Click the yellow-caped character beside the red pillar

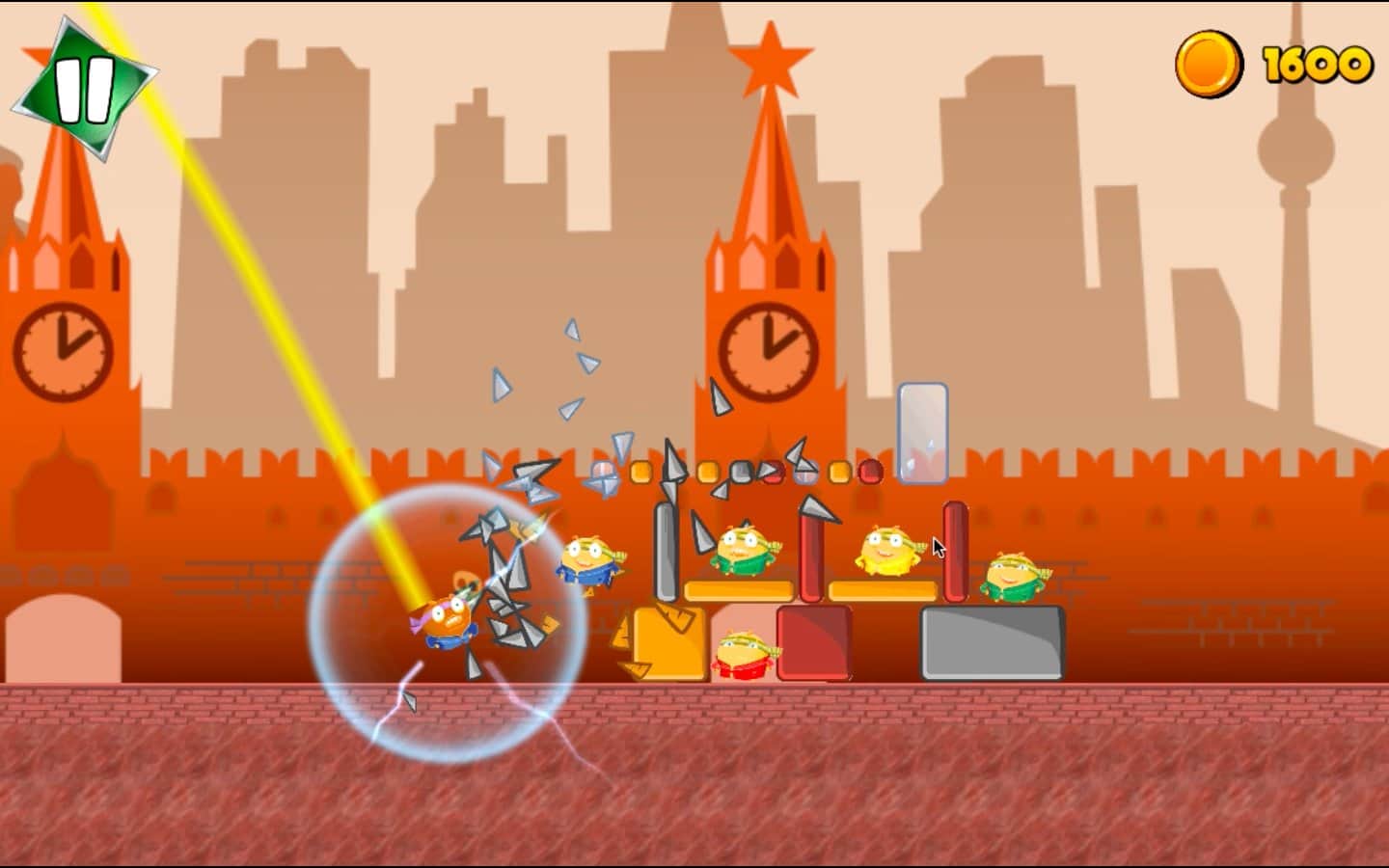(x=887, y=550)
